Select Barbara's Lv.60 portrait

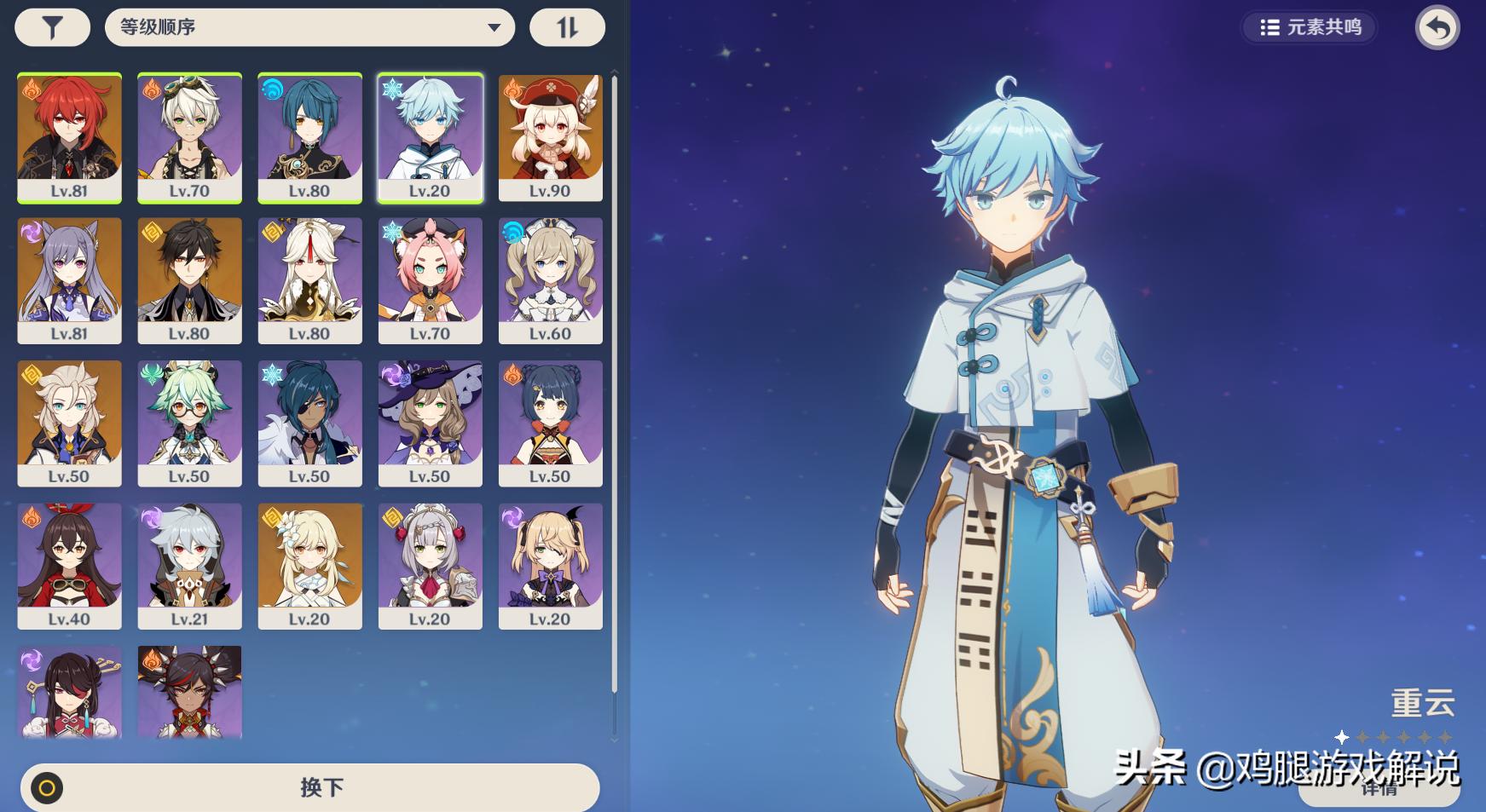(x=550, y=280)
